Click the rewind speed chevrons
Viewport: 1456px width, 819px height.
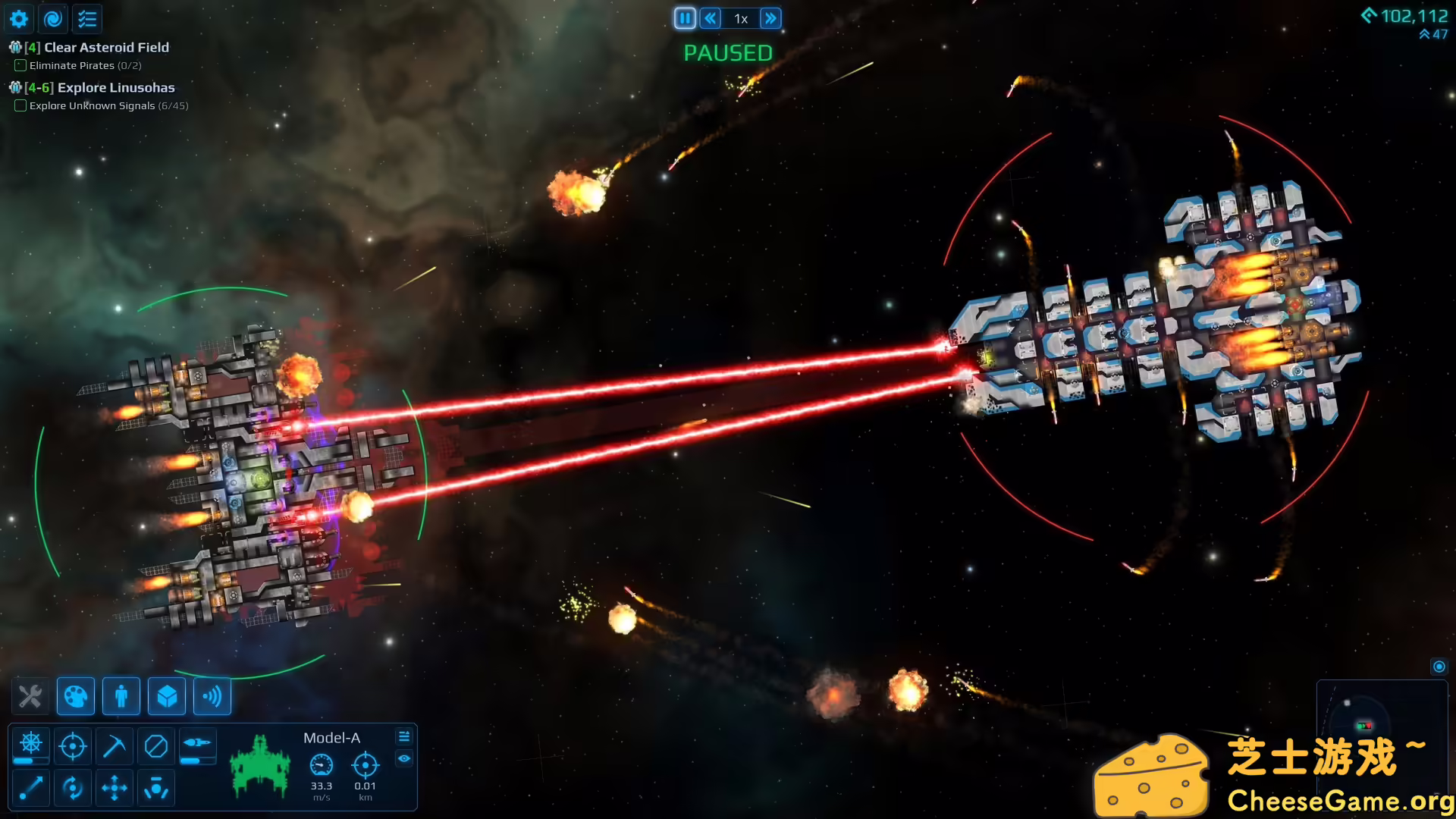click(x=710, y=17)
